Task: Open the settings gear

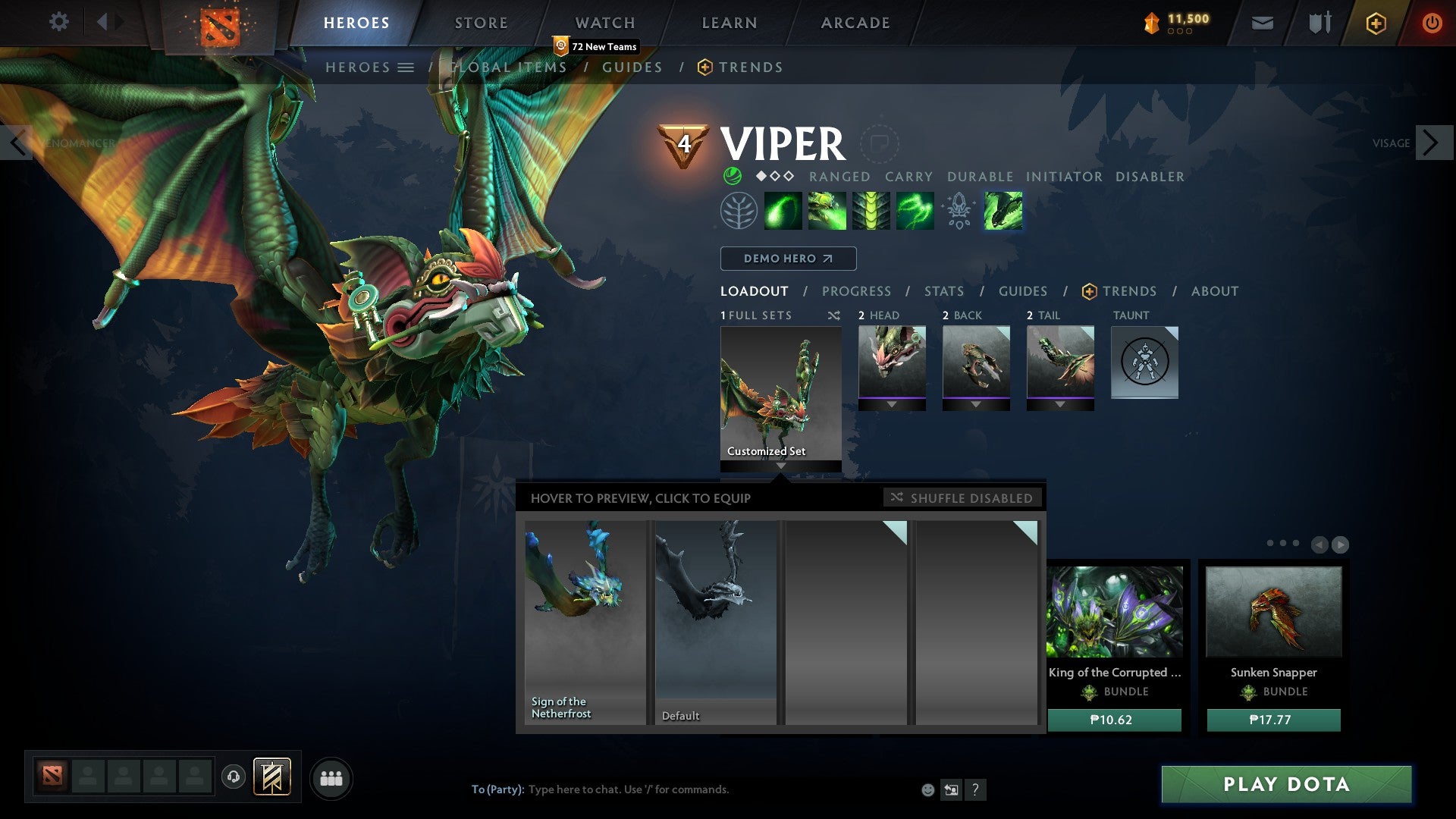Action: point(59,21)
